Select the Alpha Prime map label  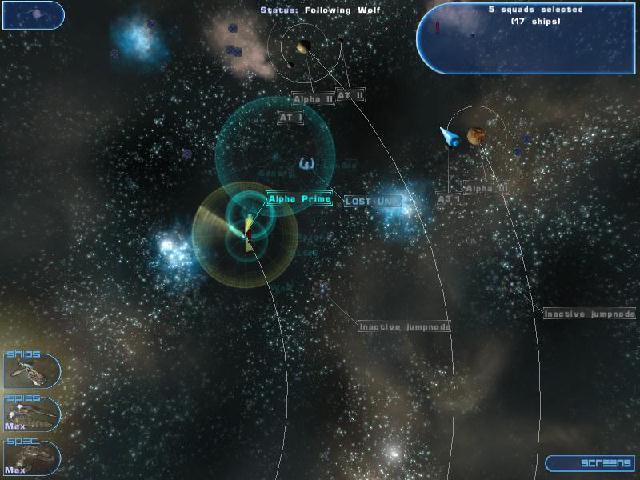point(298,199)
